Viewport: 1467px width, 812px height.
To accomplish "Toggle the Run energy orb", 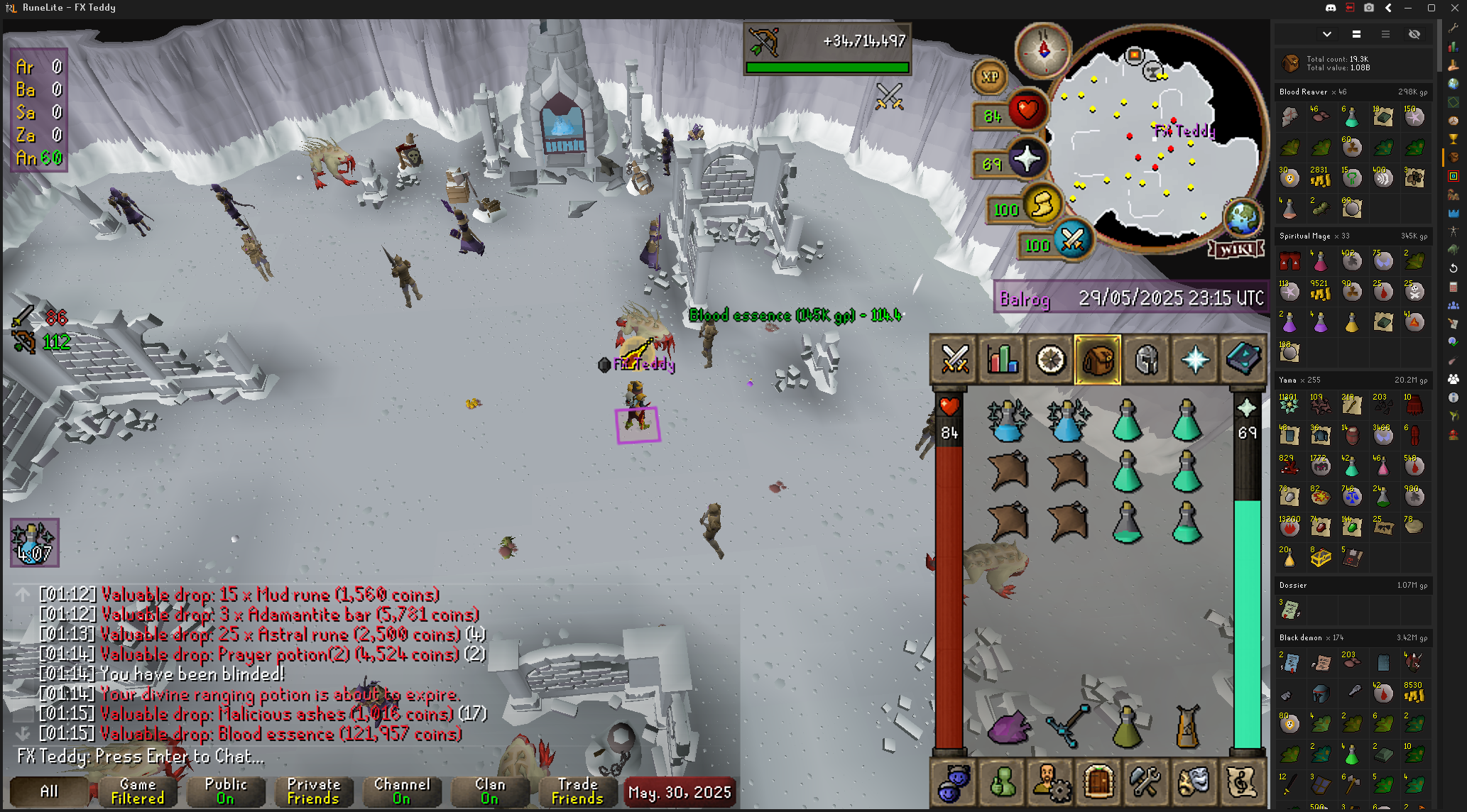I will [1042, 206].
